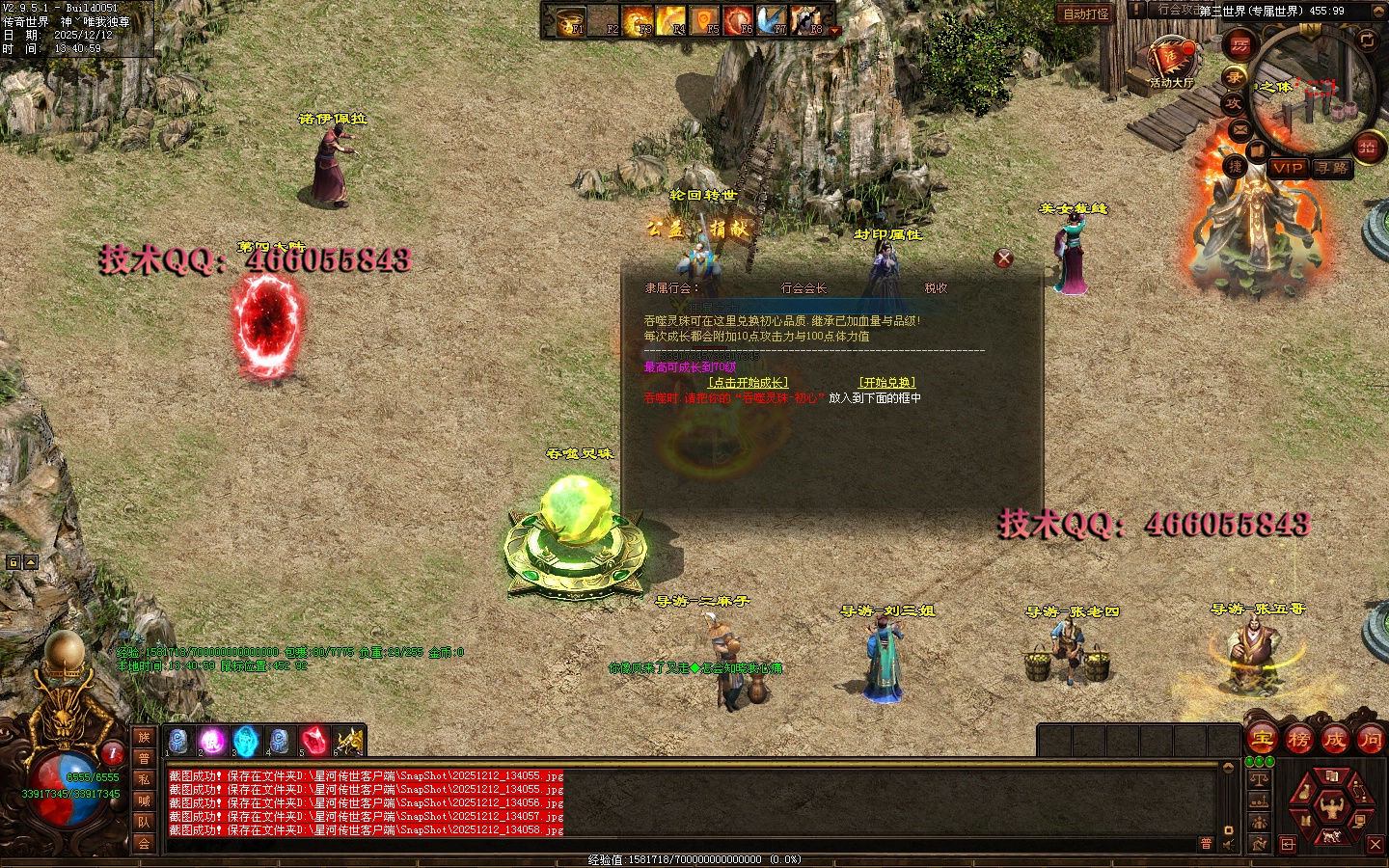Switch chat channel to 私 private
This screenshot has width=1389, height=868.
(144, 779)
